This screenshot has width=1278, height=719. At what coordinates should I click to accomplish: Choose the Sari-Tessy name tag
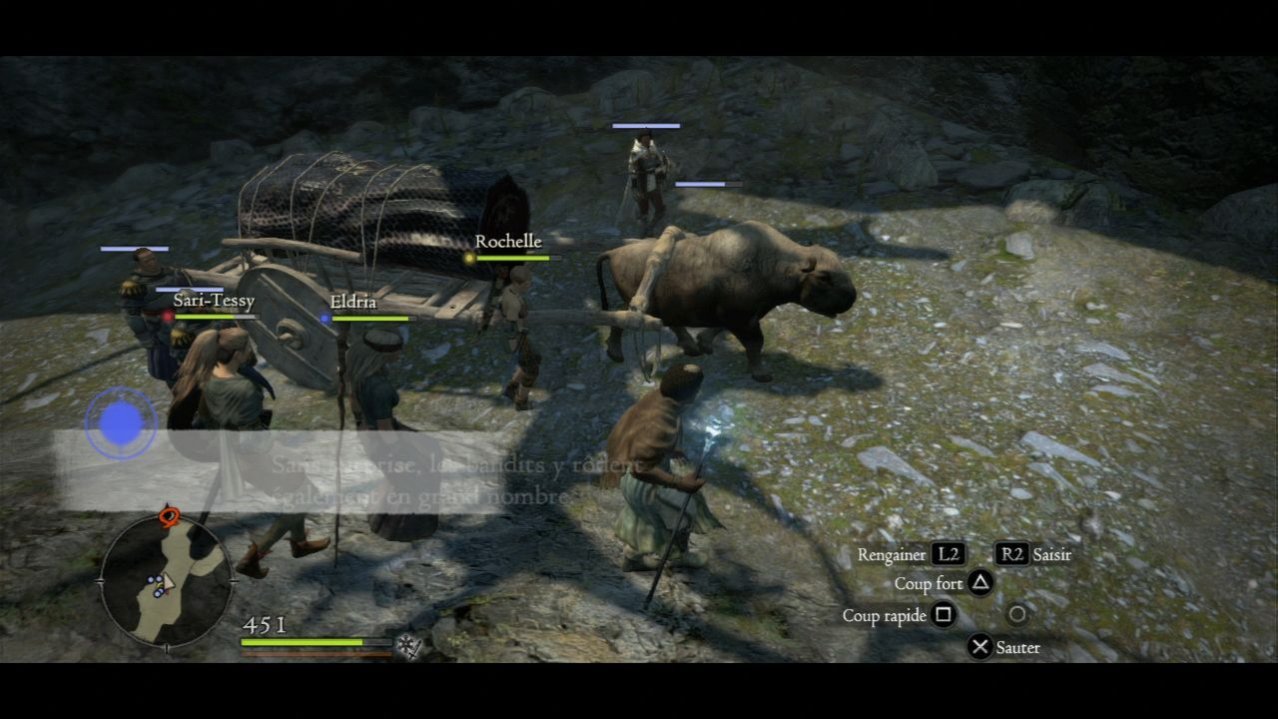213,301
